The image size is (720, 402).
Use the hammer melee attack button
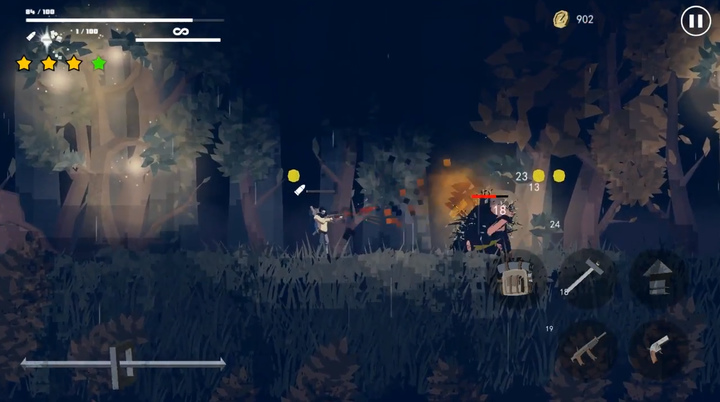pos(587,276)
